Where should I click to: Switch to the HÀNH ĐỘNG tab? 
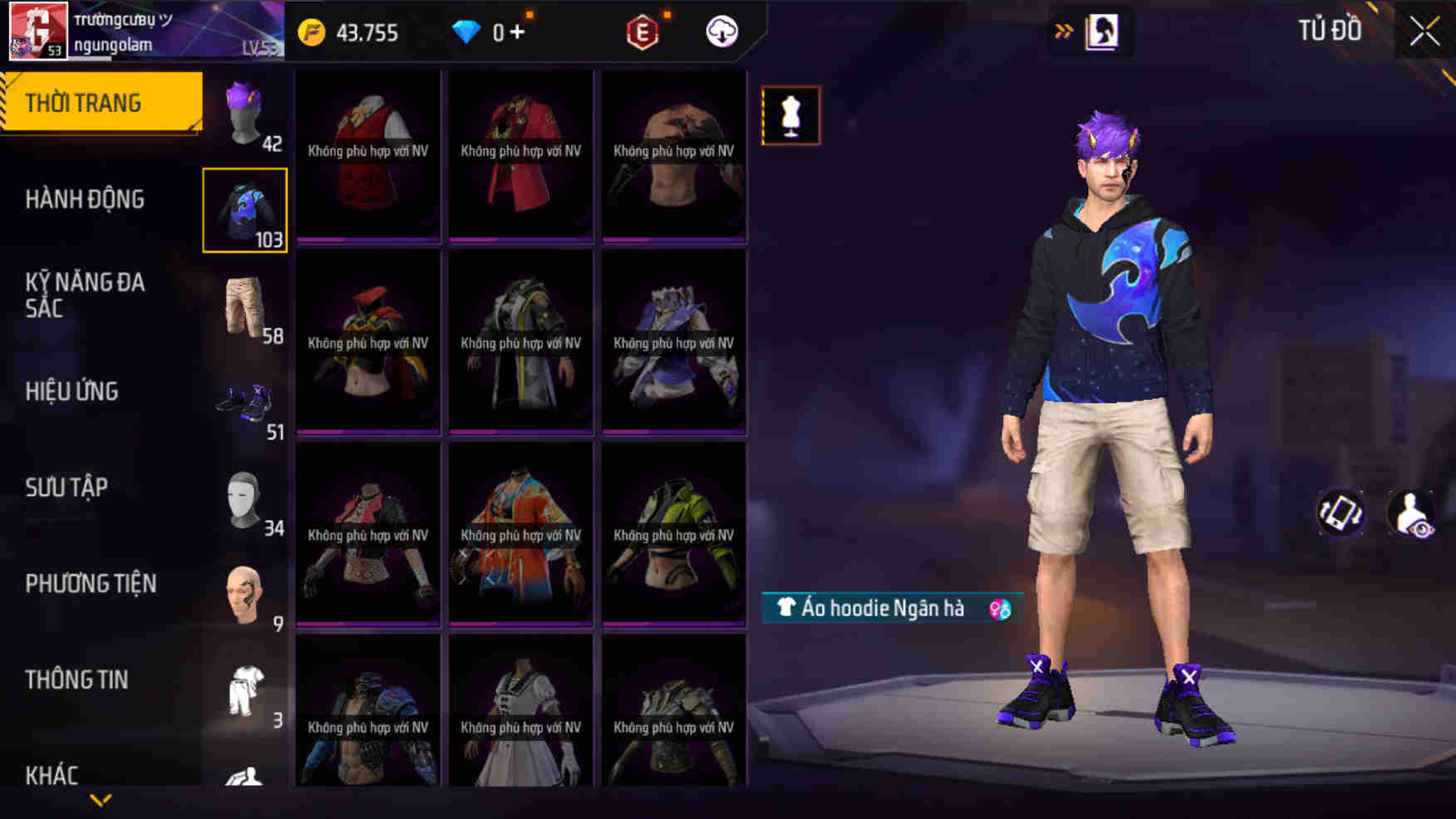coord(83,199)
